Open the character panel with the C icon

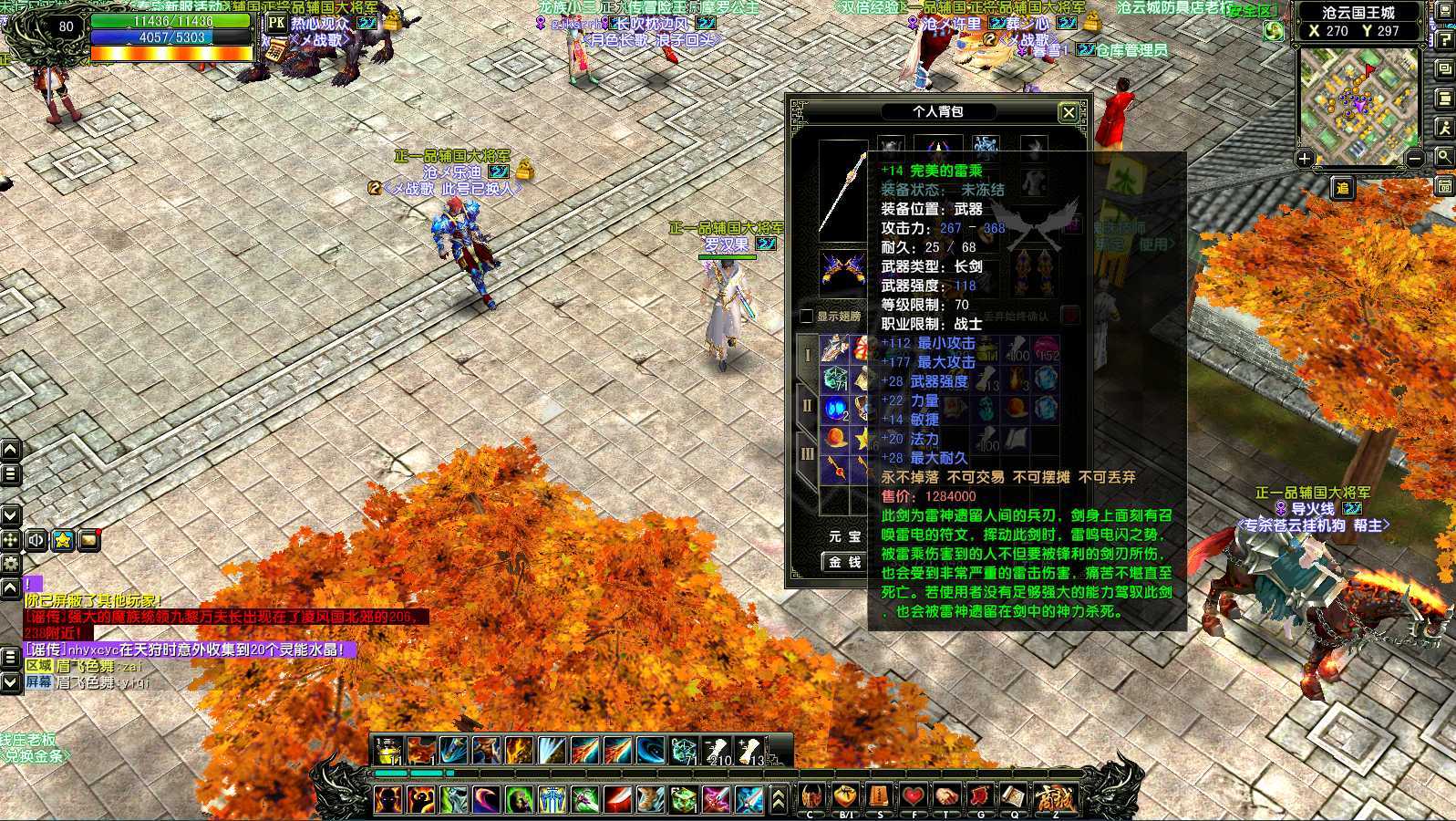click(x=810, y=797)
